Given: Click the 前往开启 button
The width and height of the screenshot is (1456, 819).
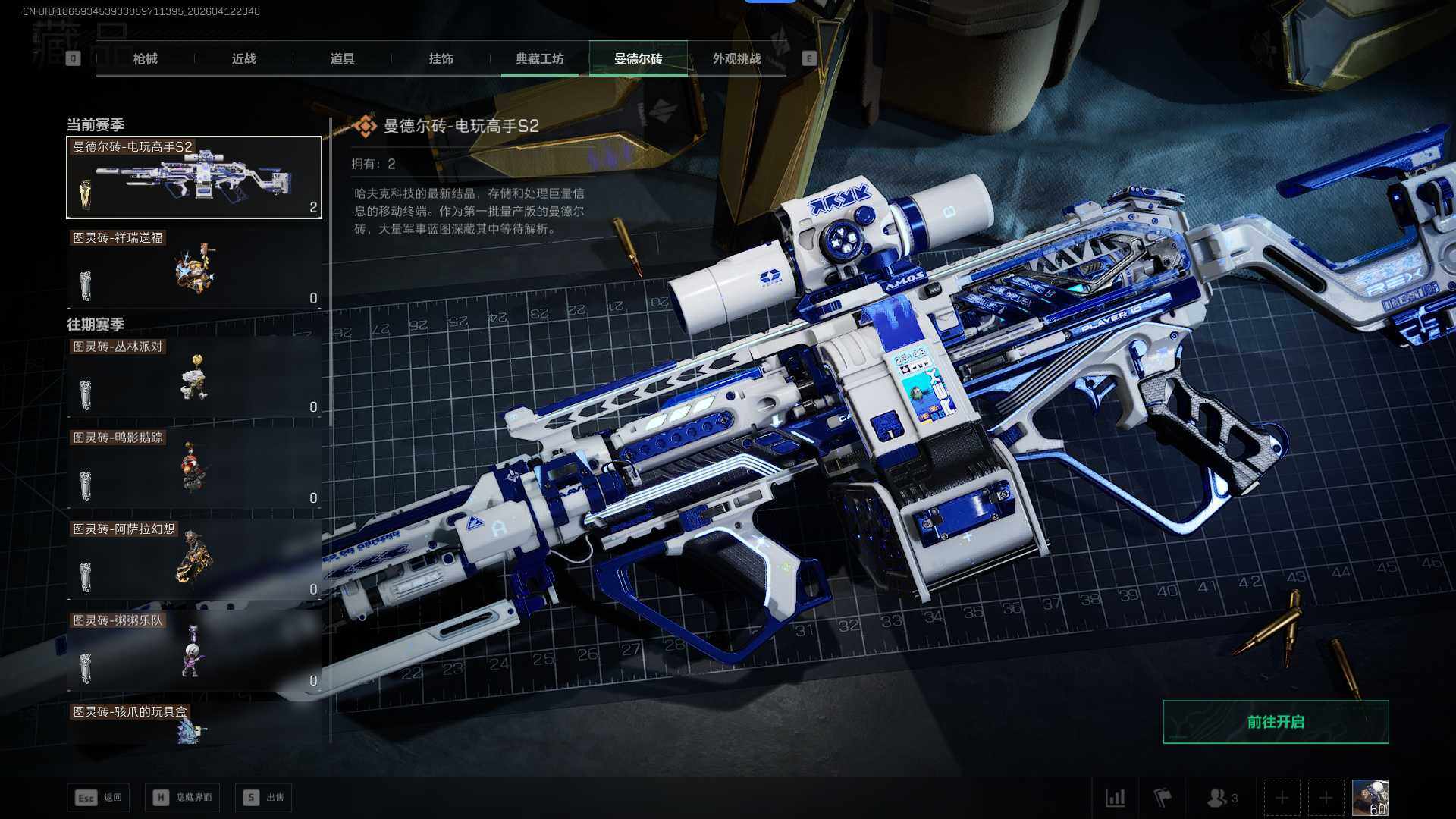Looking at the screenshot, I should pos(1276,722).
